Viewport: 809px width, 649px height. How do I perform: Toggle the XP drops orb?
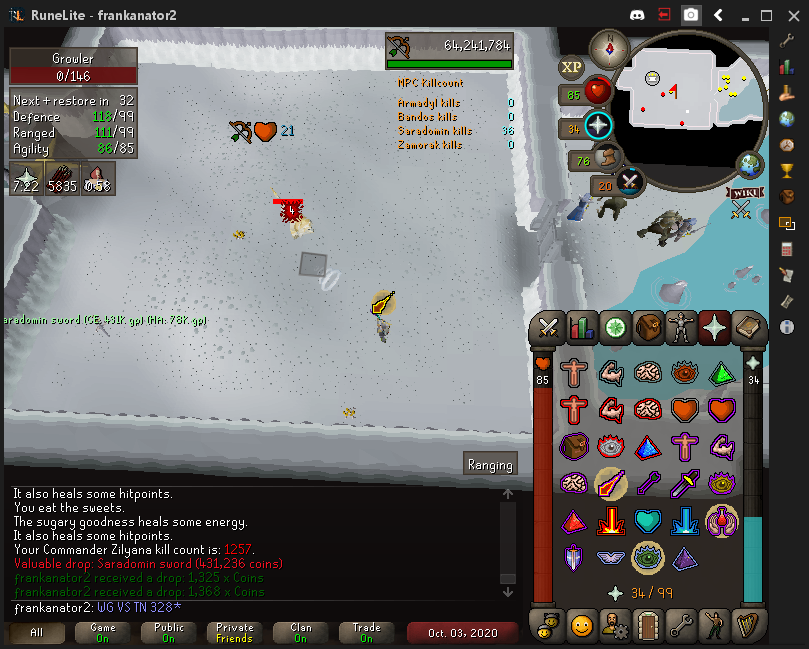coord(572,67)
